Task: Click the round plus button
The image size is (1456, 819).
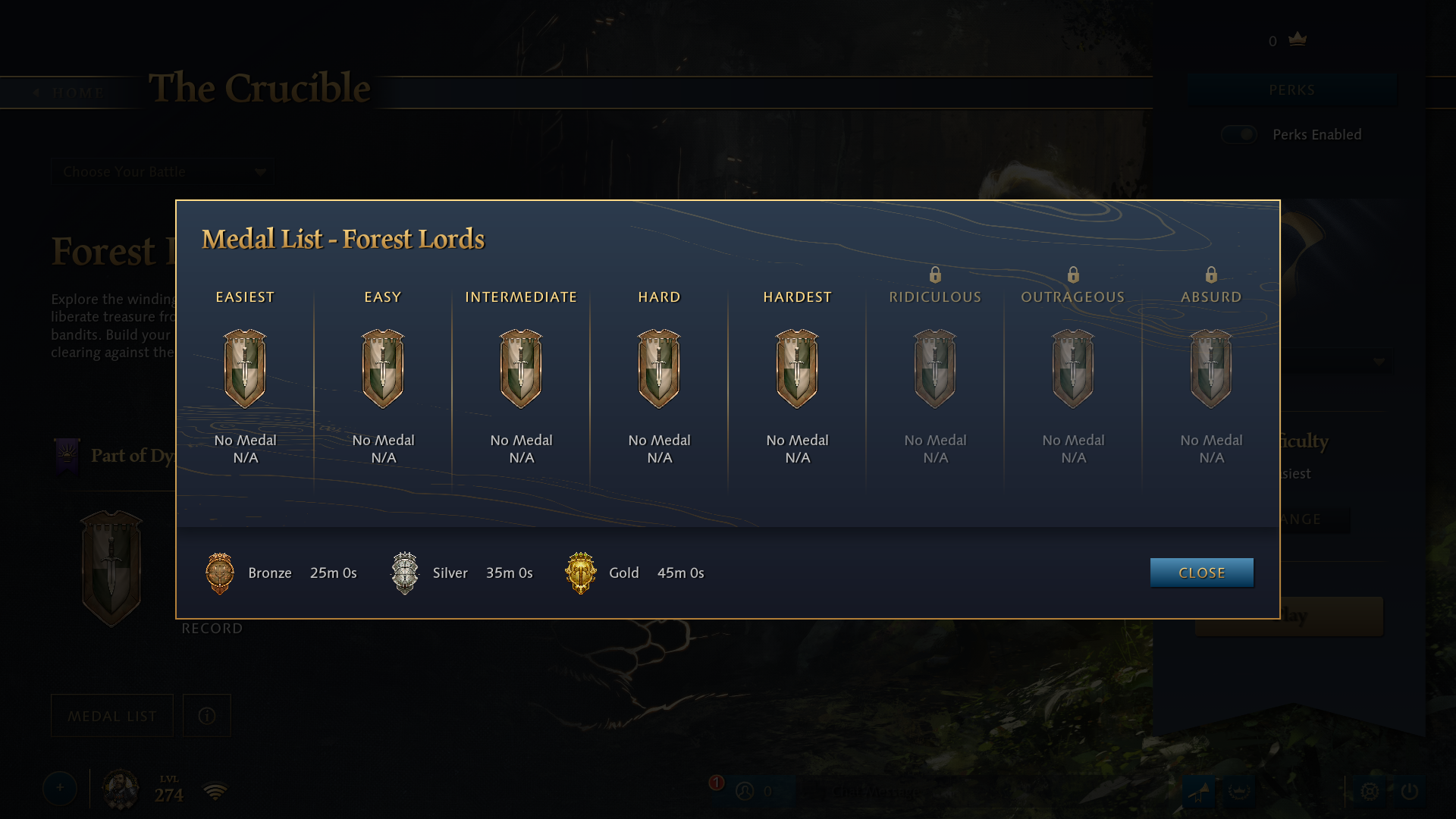Action: coord(60,789)
